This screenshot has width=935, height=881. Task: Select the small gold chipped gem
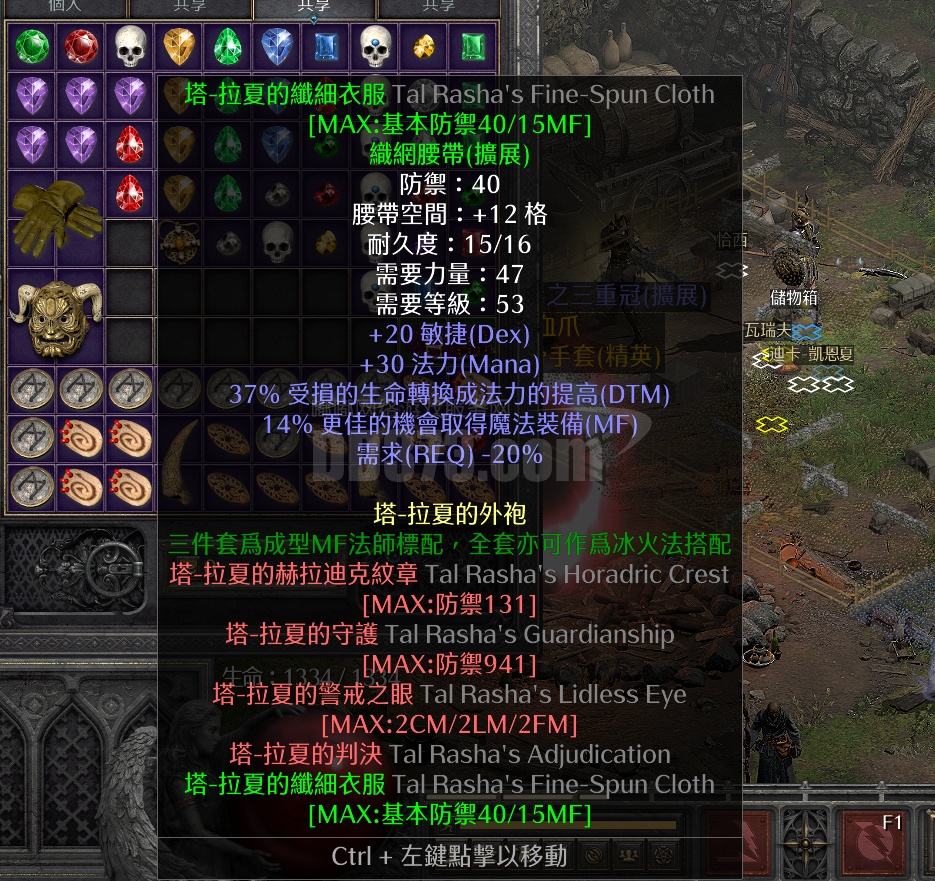coord(424,47)
